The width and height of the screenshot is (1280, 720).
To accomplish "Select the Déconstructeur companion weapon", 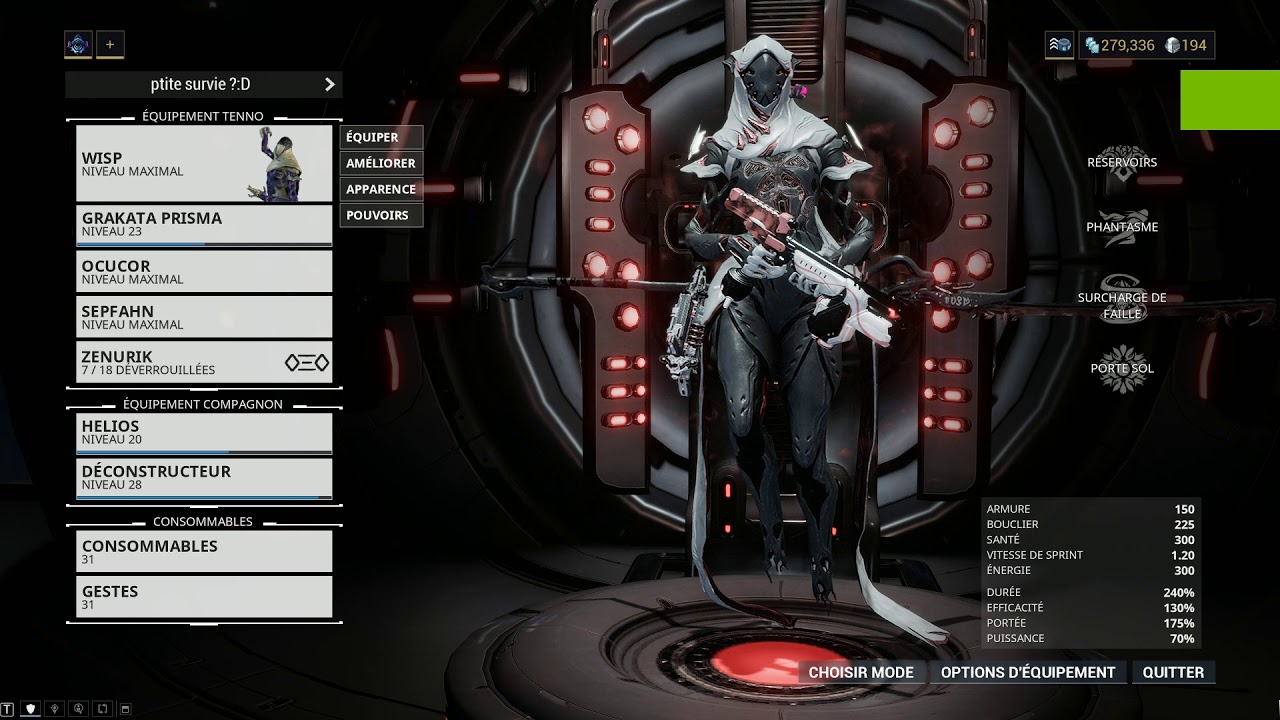I will [204, 477].
